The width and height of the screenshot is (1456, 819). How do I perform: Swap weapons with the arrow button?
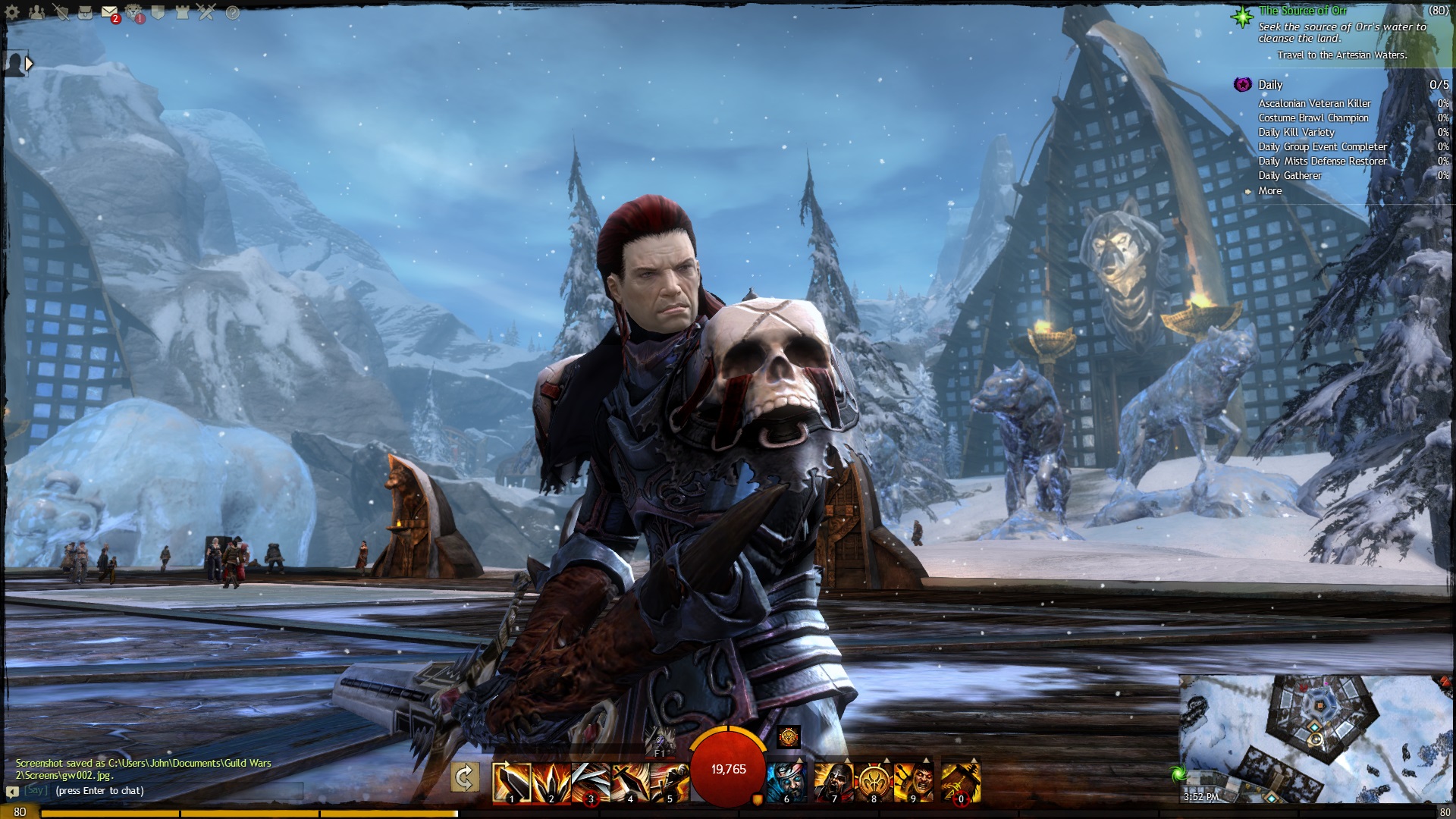pos(464,777)
